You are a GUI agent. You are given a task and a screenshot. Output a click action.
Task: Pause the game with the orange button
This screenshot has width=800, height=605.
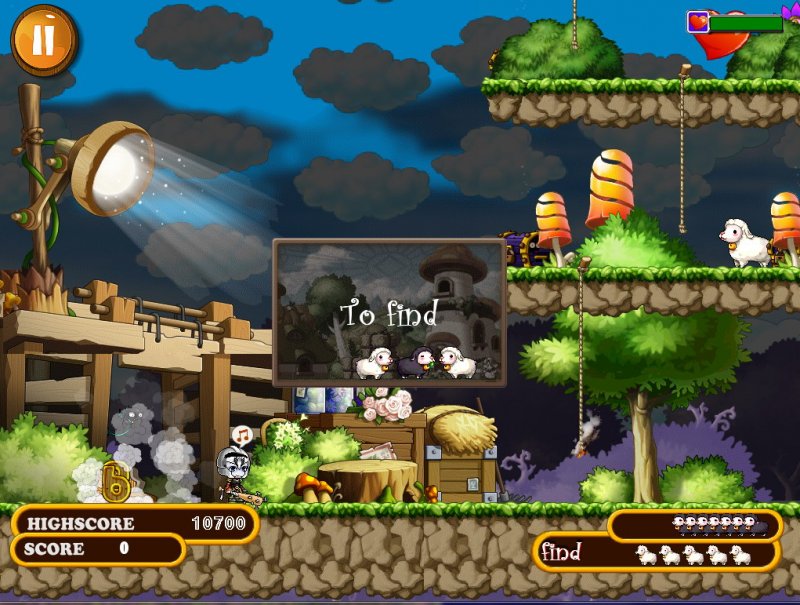point(44,40)
